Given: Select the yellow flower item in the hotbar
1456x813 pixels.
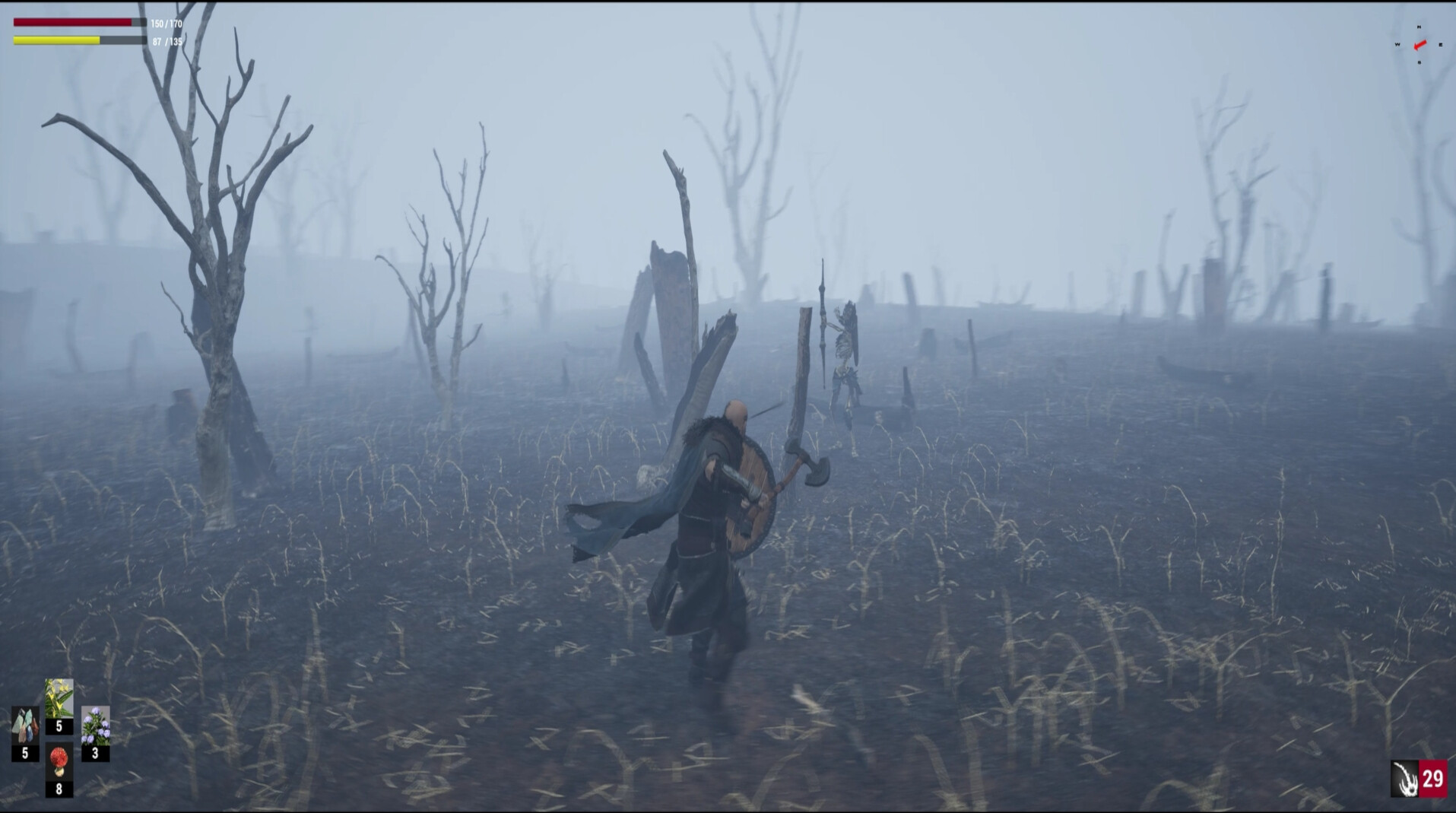Looking at the screenshot, I should click(x=59, y=701).
